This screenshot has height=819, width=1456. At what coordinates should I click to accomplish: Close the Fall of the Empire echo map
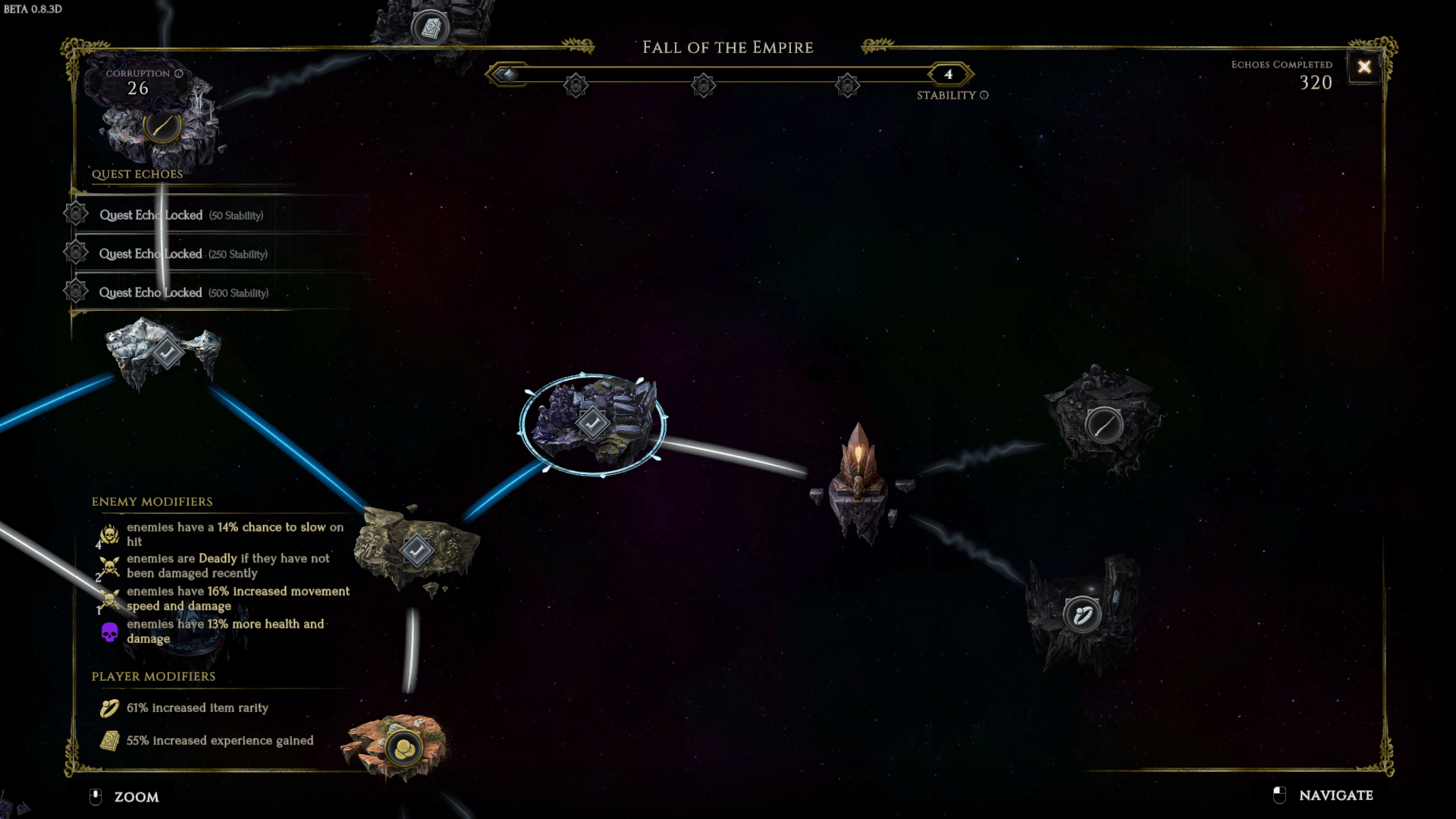coord(1363,67)
